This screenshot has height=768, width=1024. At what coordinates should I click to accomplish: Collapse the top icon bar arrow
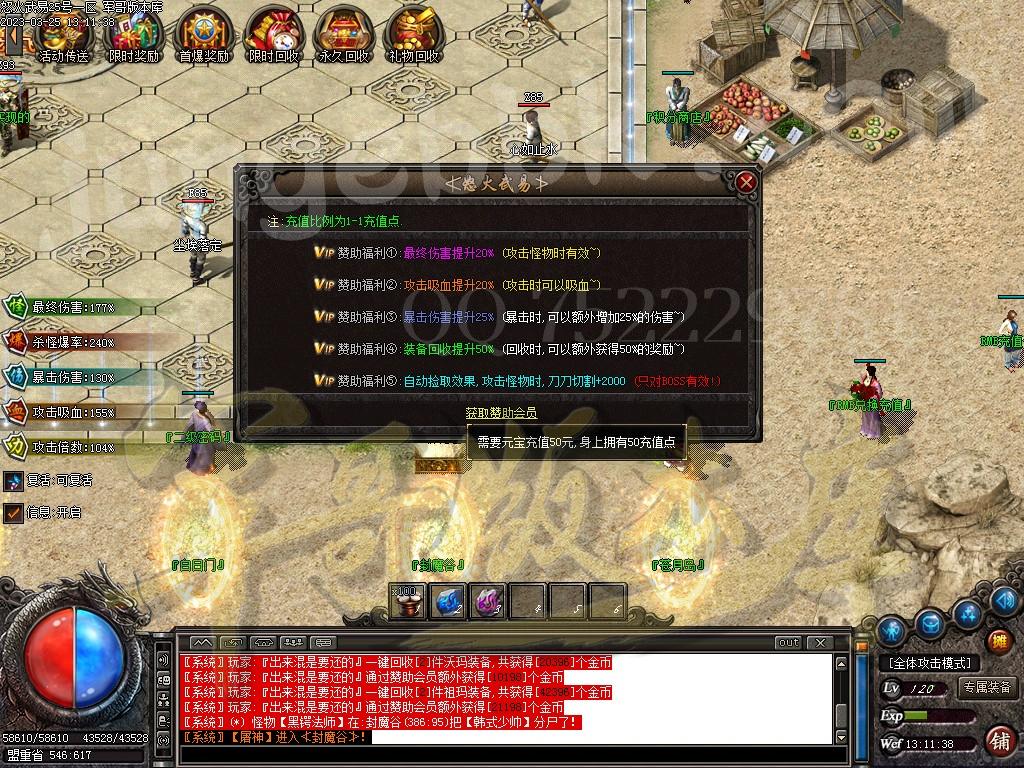click(14, 39)
